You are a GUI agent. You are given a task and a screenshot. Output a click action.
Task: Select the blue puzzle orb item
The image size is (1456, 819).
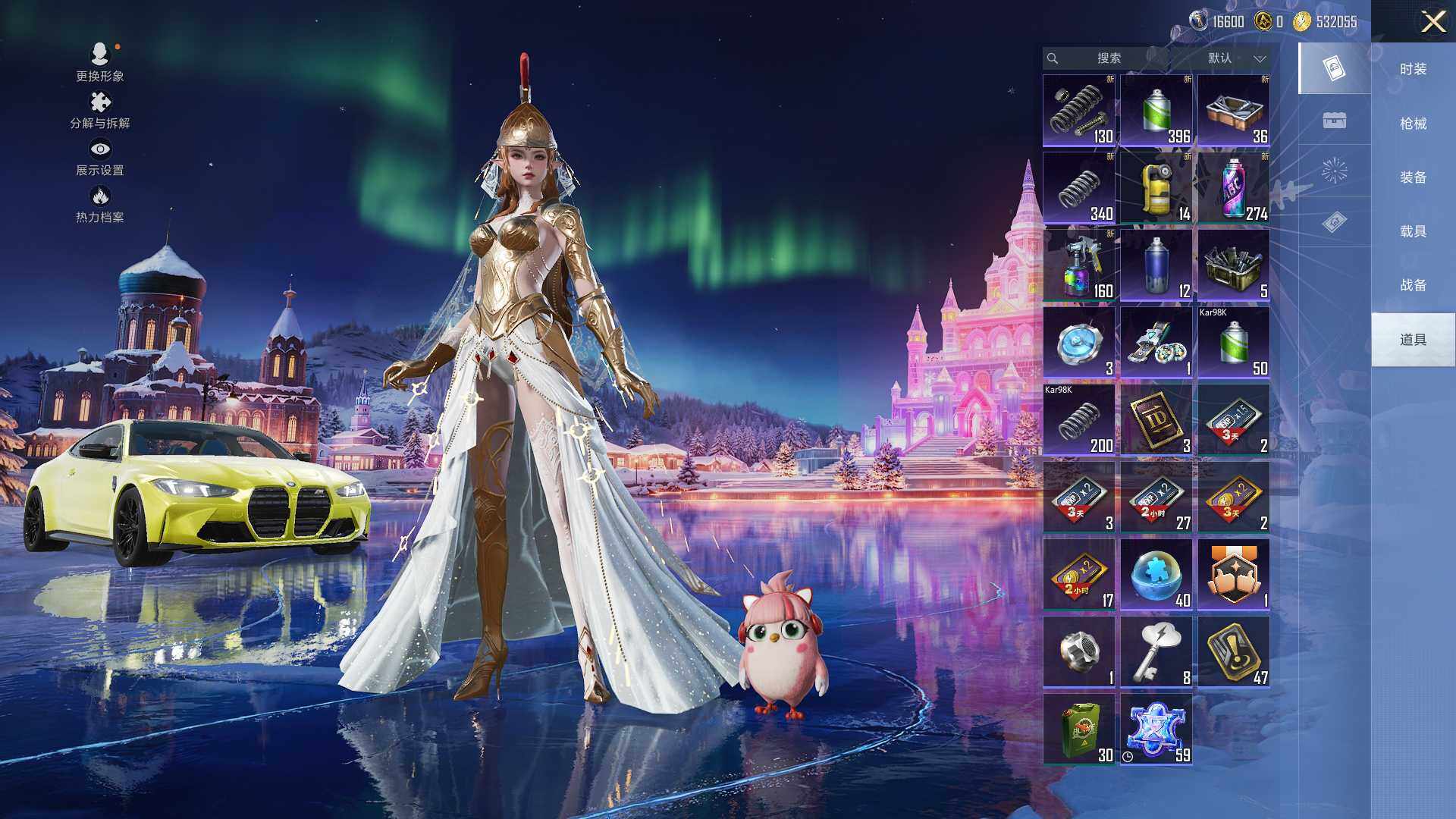click(1156, 575)
